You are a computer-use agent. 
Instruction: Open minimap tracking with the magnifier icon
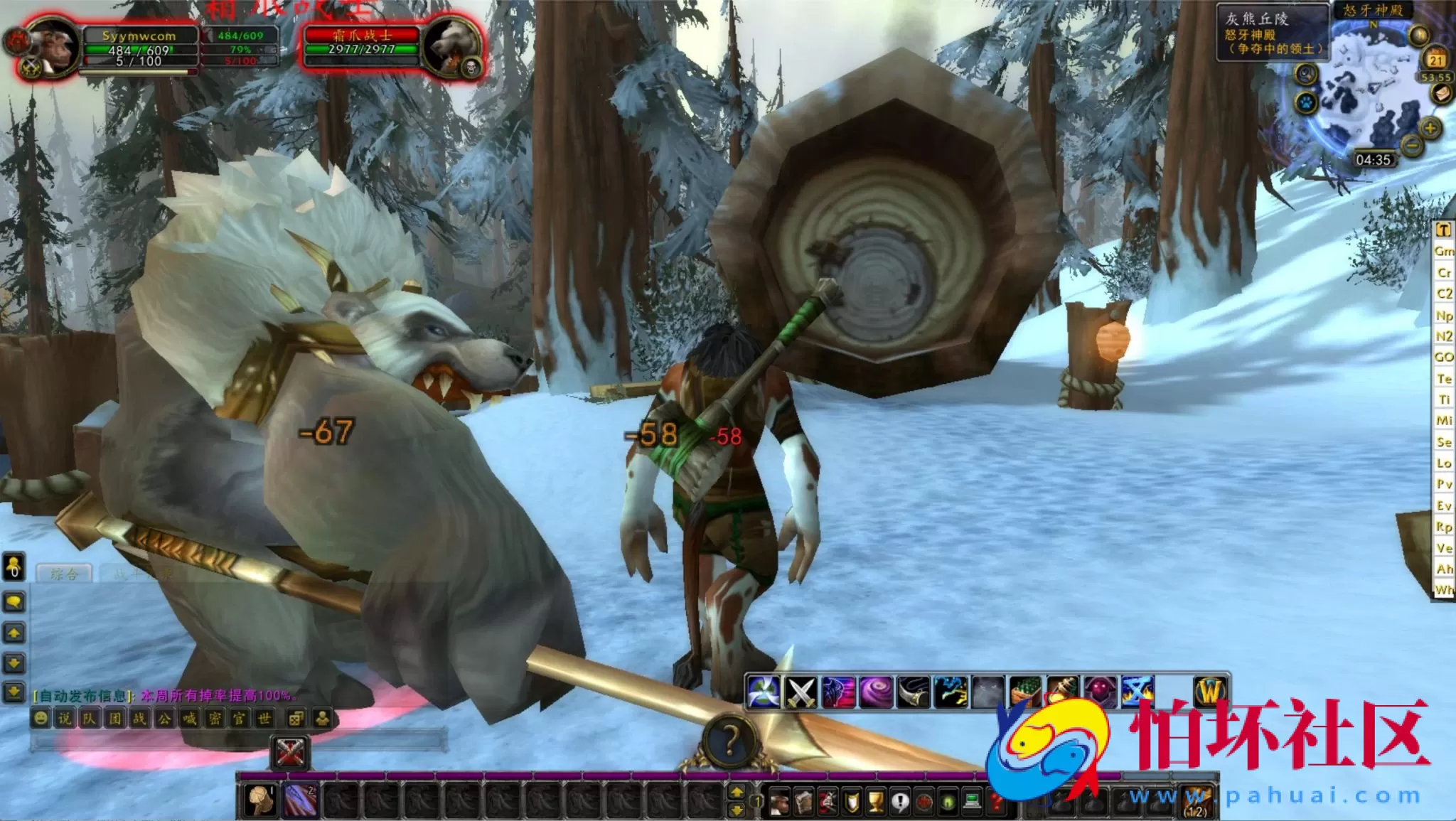1305,74
